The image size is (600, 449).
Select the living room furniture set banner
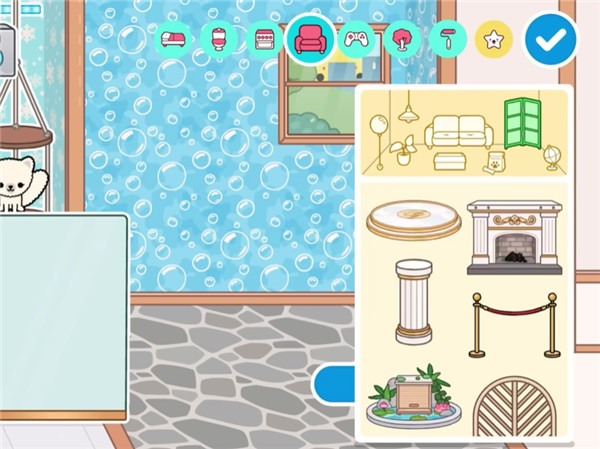click(463, 133)
